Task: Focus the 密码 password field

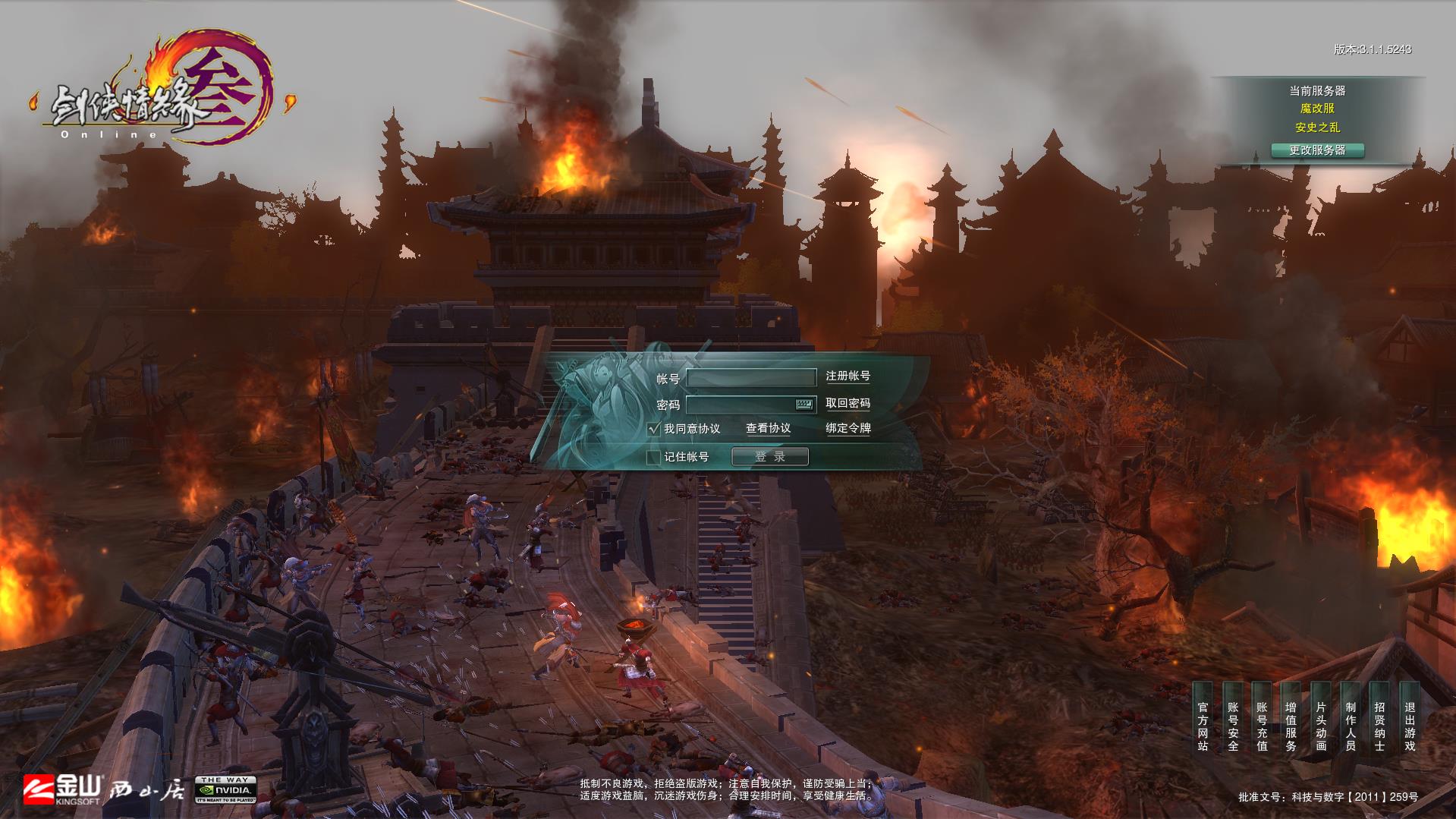Action: click(740, 405)
